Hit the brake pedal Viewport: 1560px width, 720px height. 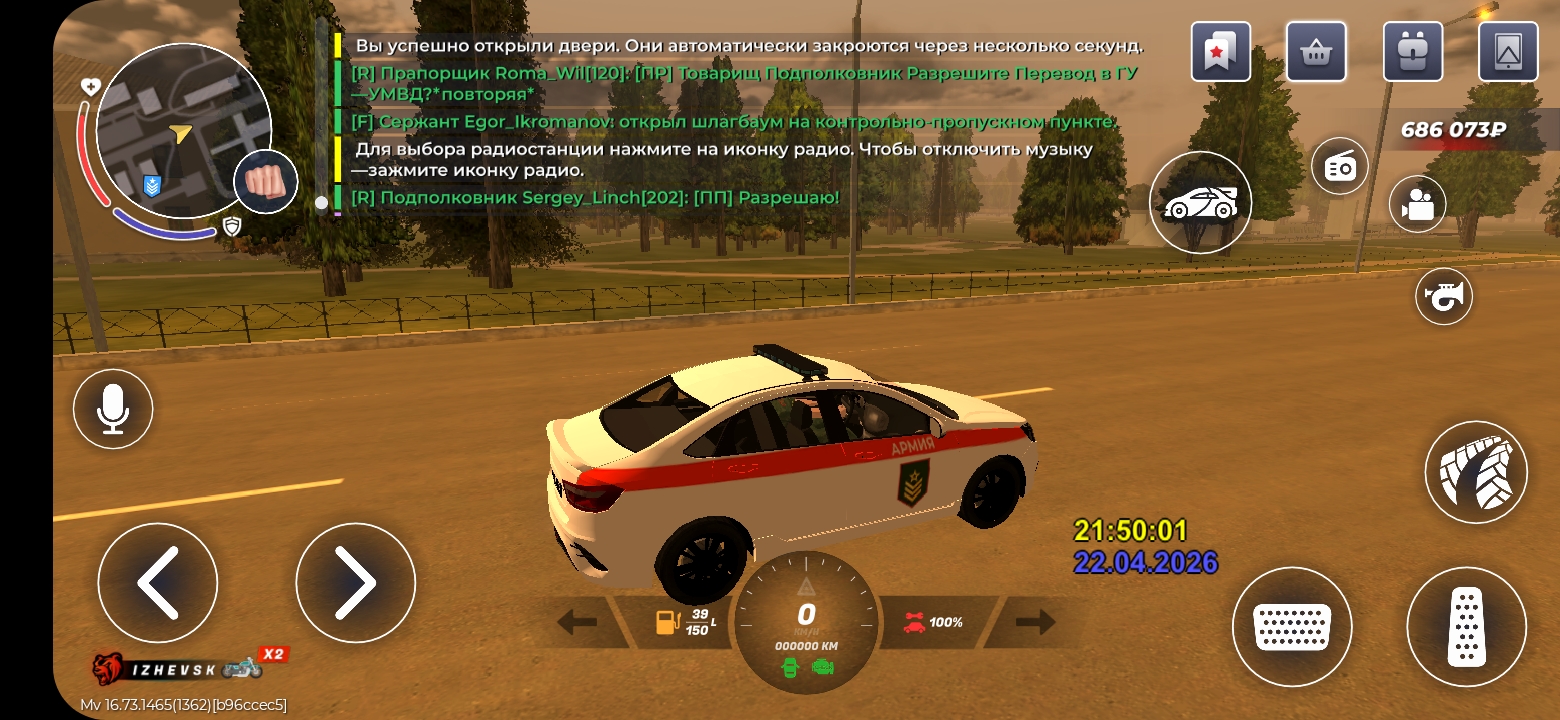pos(1291,627)
